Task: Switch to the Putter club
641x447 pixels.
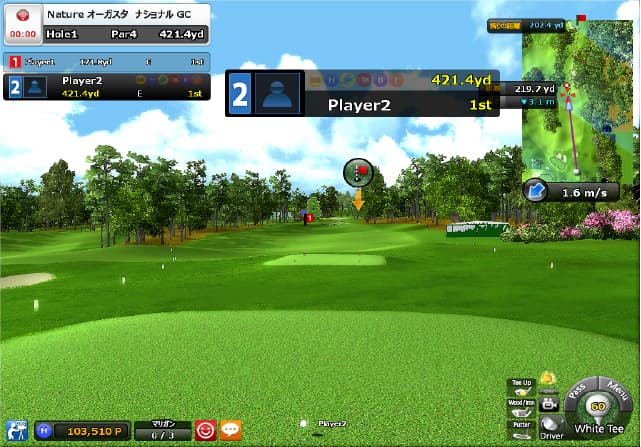Action: (x=521, y=428)
